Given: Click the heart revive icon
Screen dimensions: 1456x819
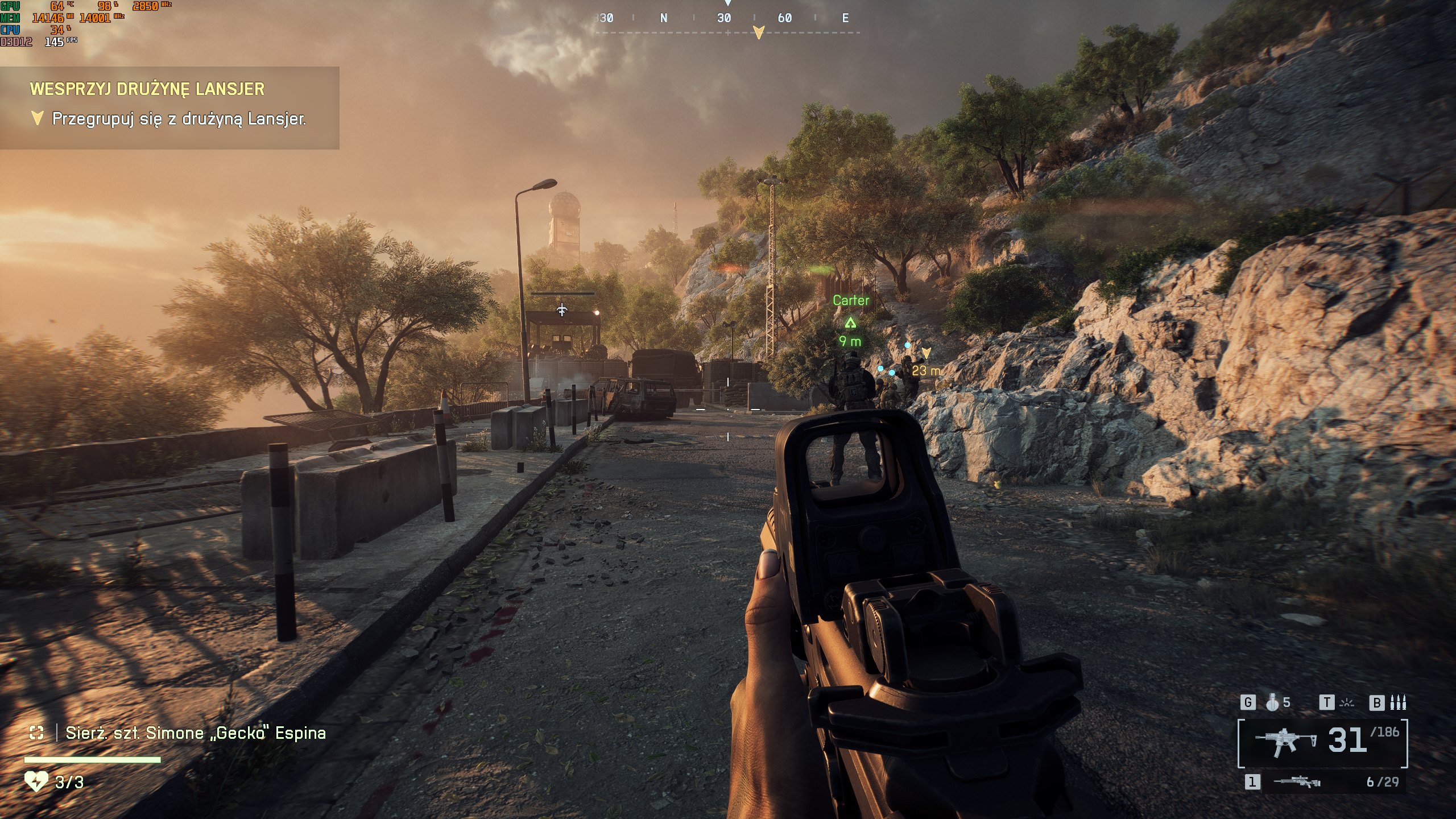Looking at the screenshot, I should tap(36, 781).
